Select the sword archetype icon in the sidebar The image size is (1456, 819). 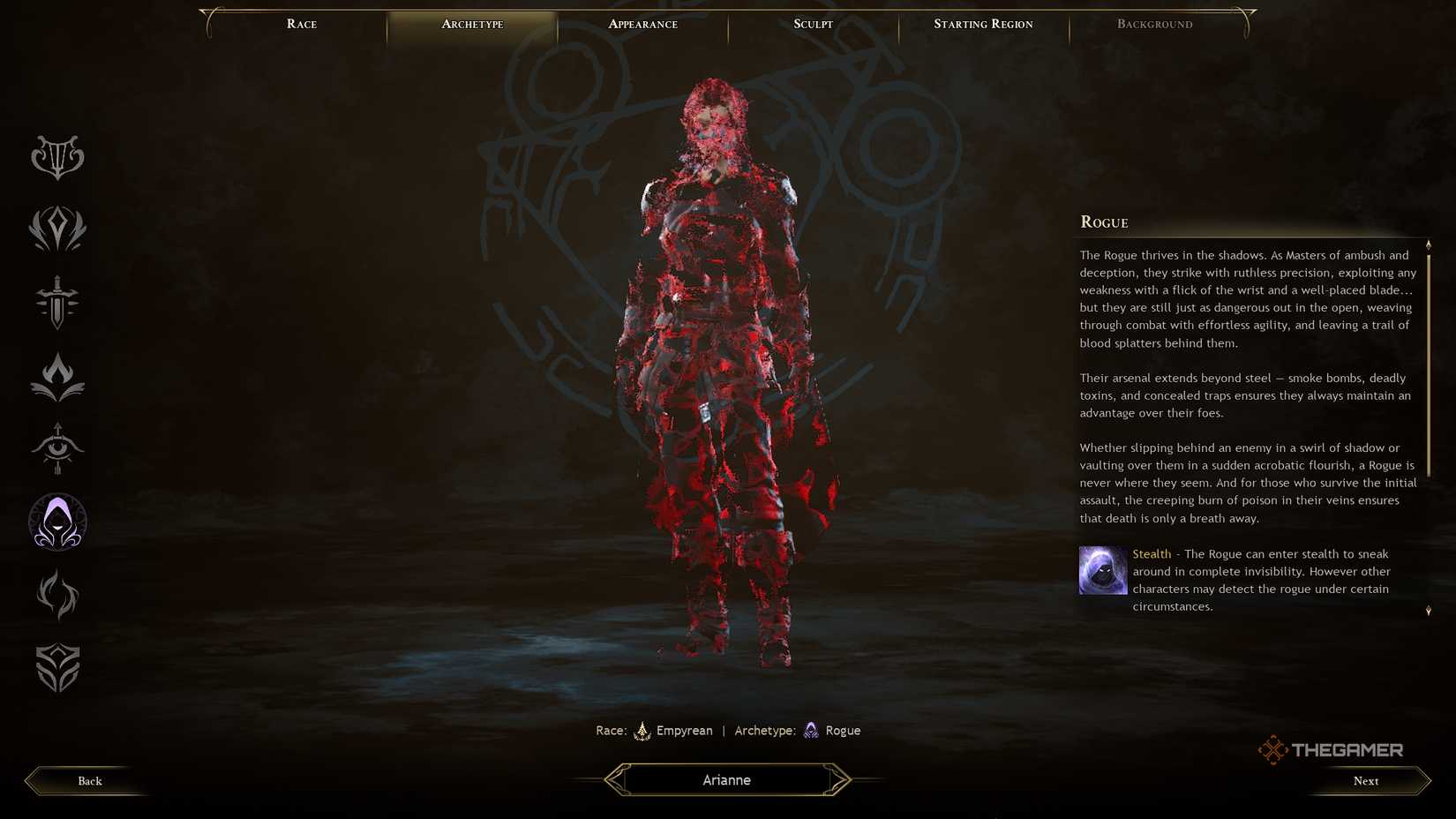tap(56, 304)
